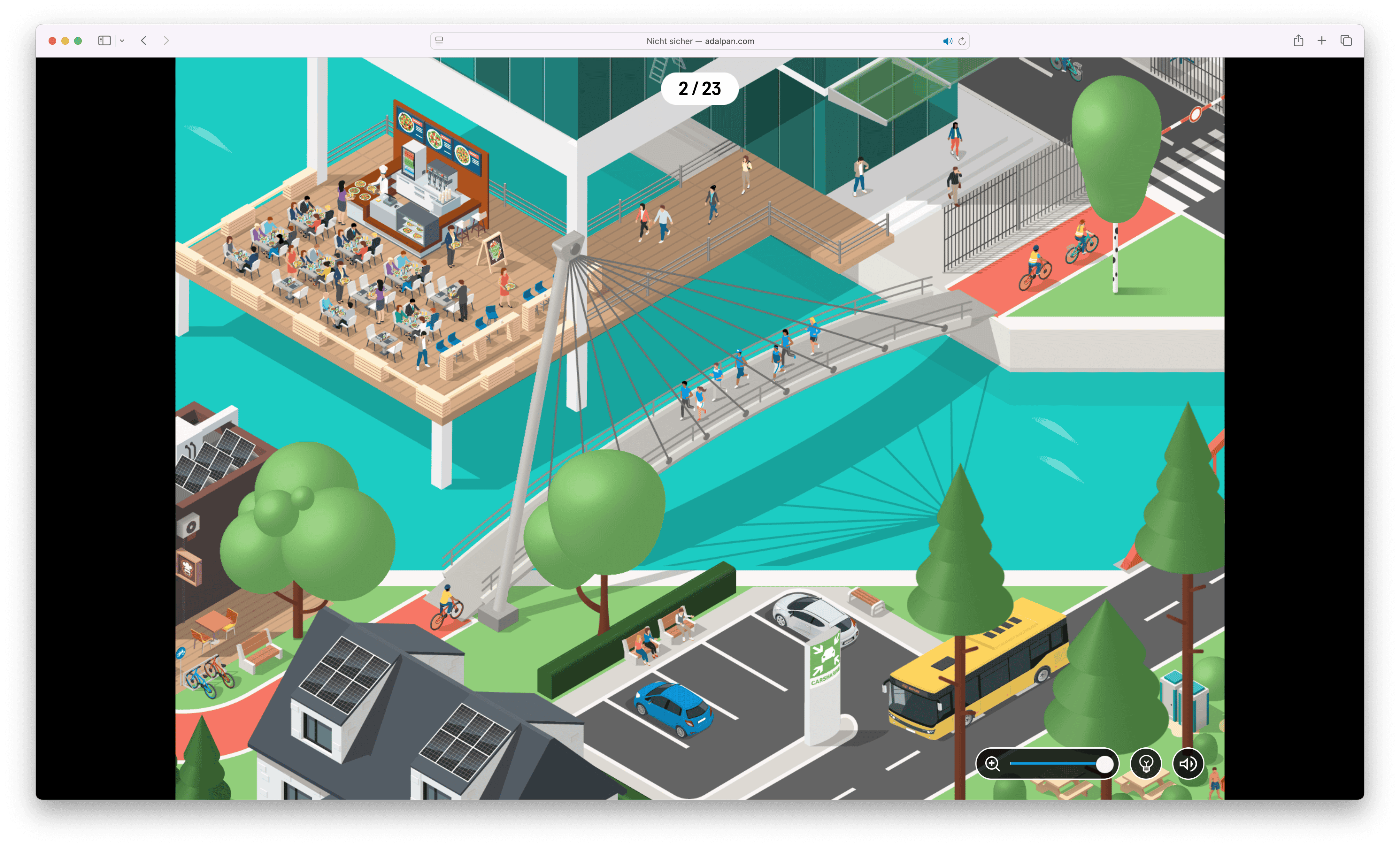Image resolution: width=1400 pixels, height=847 pixels.
Task: Open the browser share menu
Action: pyautogui.click(x=1298, y=40)
